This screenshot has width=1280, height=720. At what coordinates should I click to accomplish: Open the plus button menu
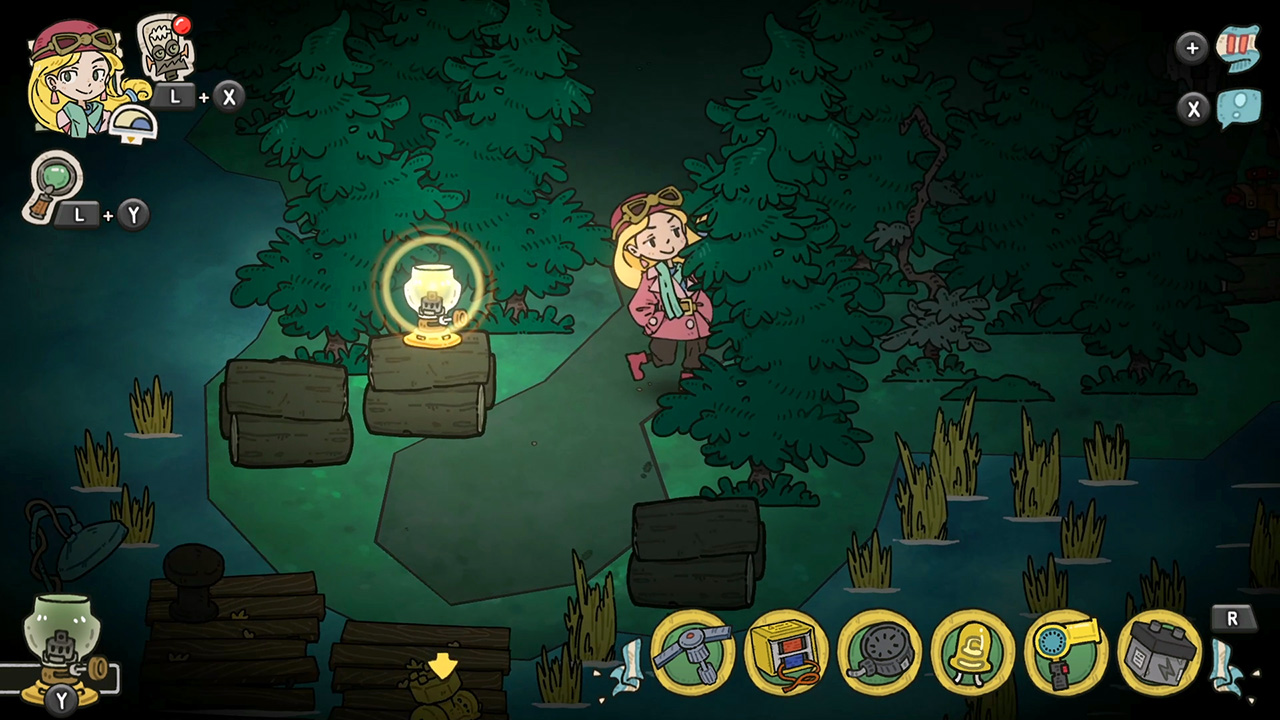(1192, 47)
